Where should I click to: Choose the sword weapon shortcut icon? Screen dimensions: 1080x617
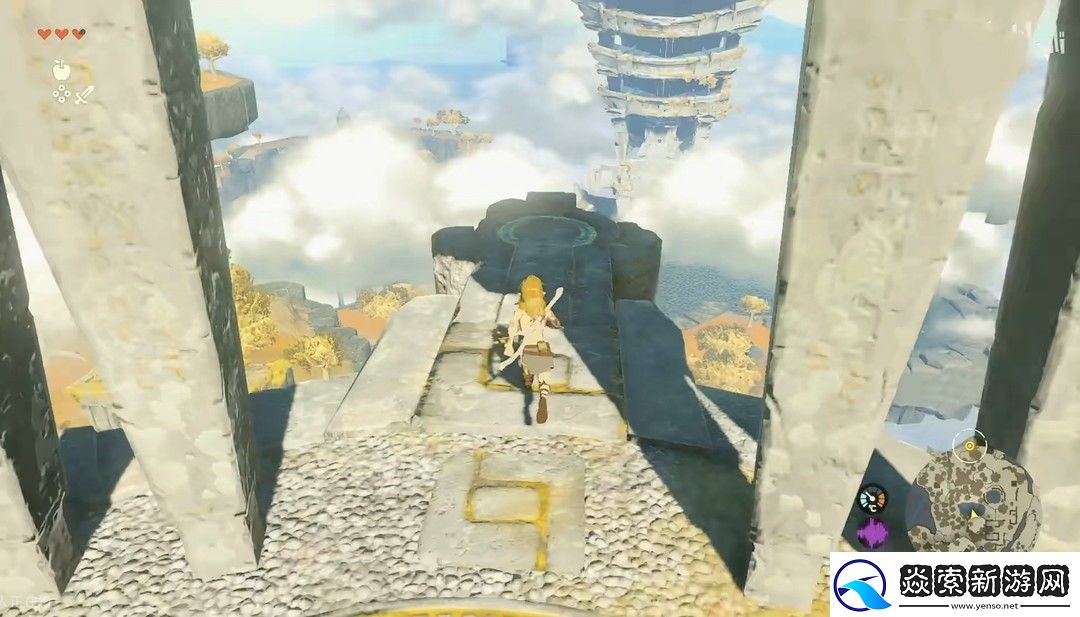pos(85,95)
